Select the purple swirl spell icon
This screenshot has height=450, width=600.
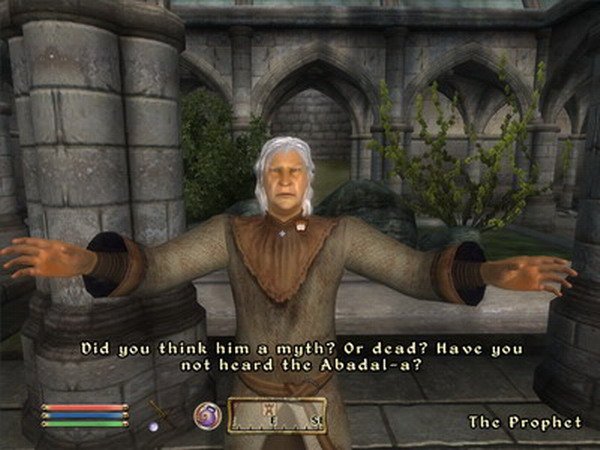(x=207, y=415)
